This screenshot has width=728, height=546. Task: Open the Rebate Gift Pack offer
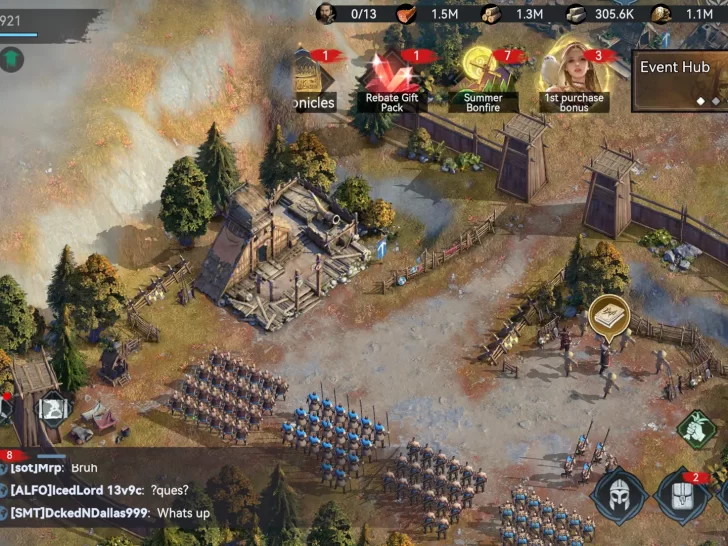point(392,80)
